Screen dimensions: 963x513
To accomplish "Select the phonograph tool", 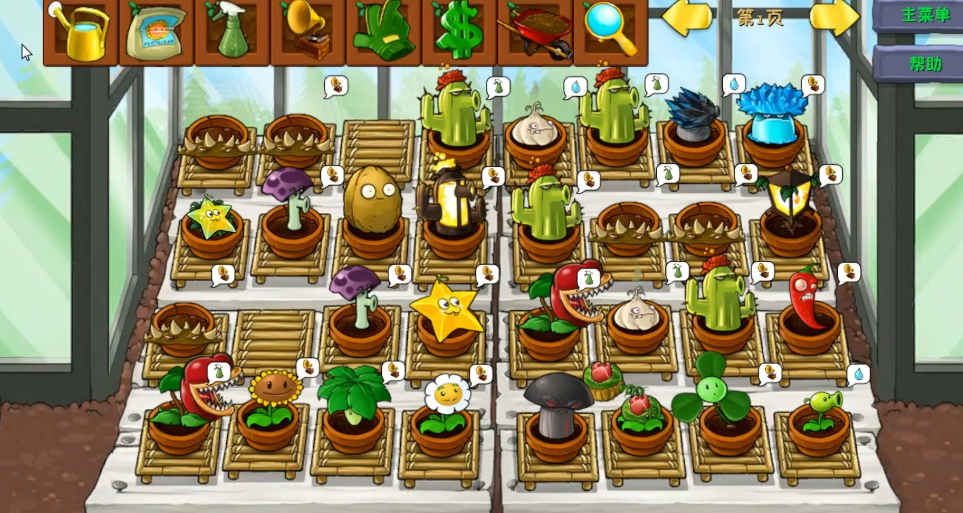I will pos(308,31).
